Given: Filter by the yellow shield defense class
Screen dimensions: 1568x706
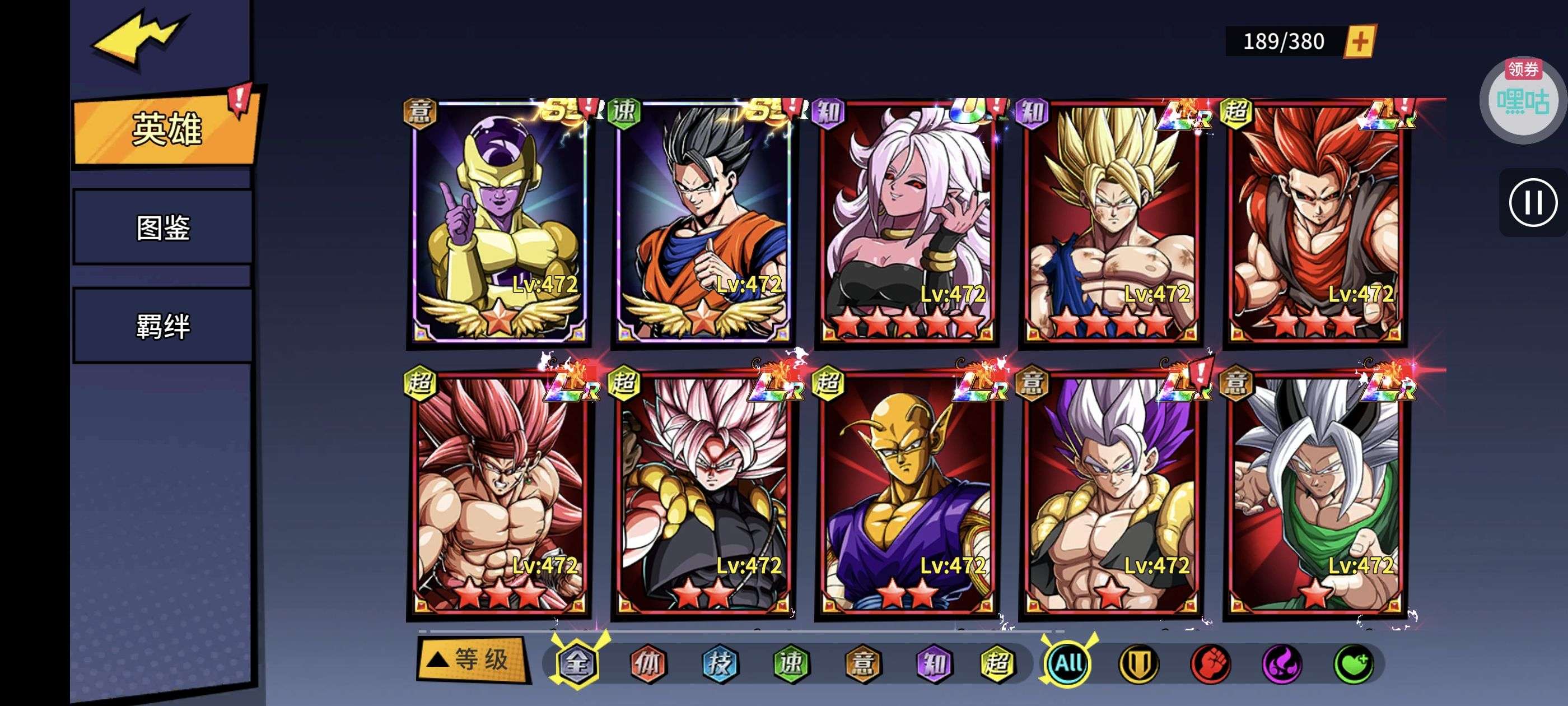Looking at the screenshot, I should (1139, 663).
